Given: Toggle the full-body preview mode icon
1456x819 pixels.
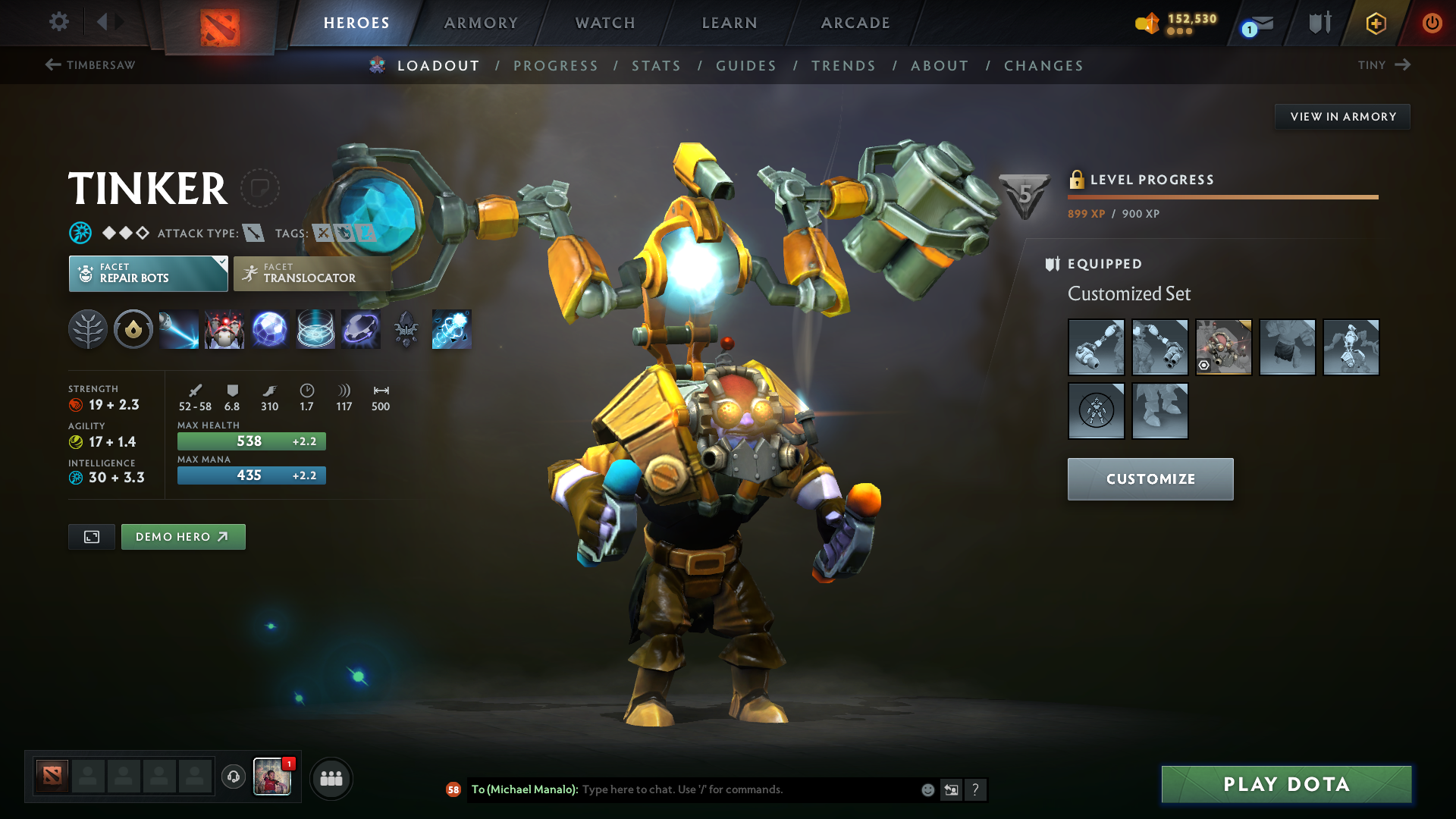Looking at the screenshot, I should pos(91,536).
